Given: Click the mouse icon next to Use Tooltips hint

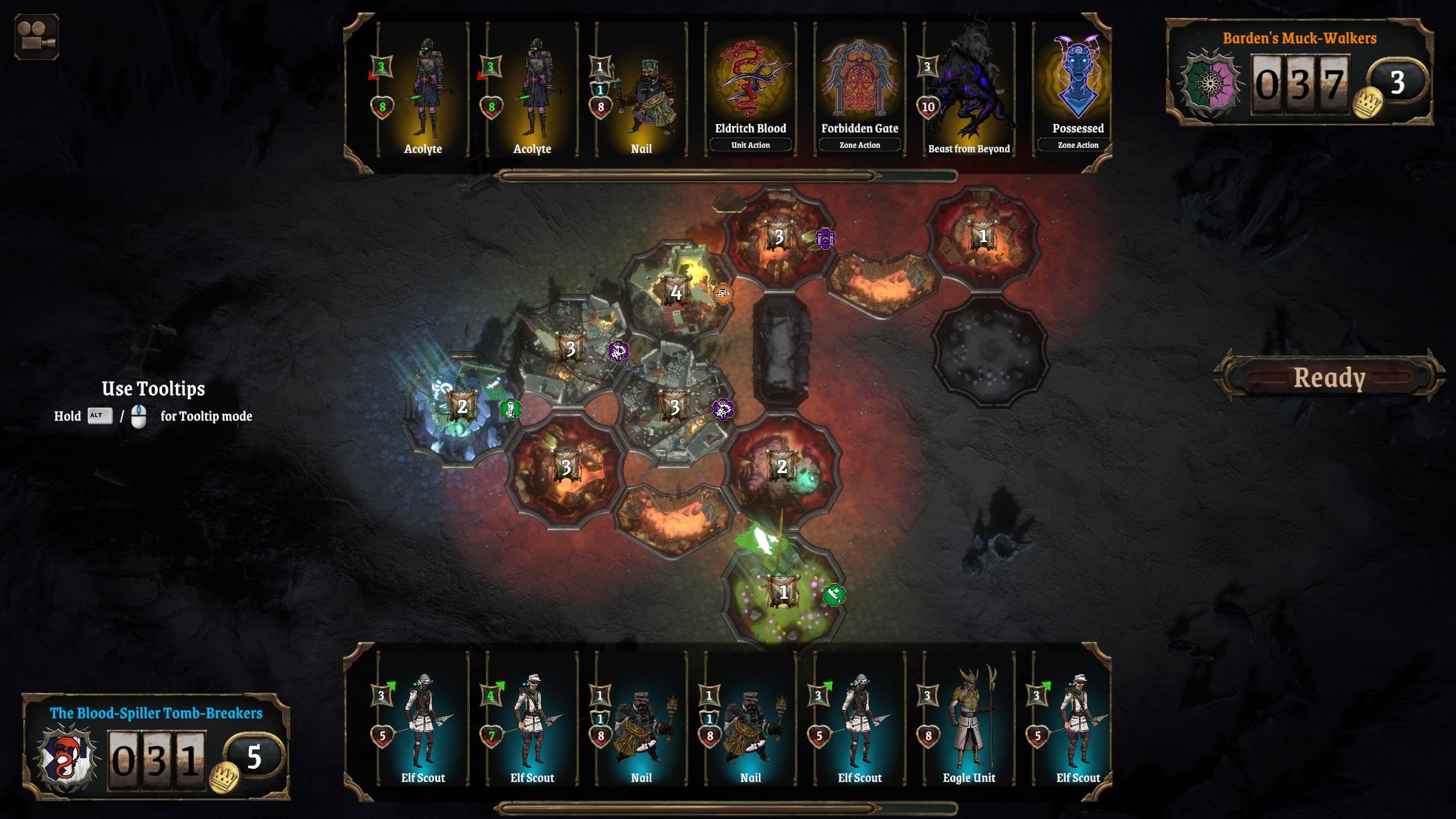Looking at the screenshot, I should click(138, 416).
